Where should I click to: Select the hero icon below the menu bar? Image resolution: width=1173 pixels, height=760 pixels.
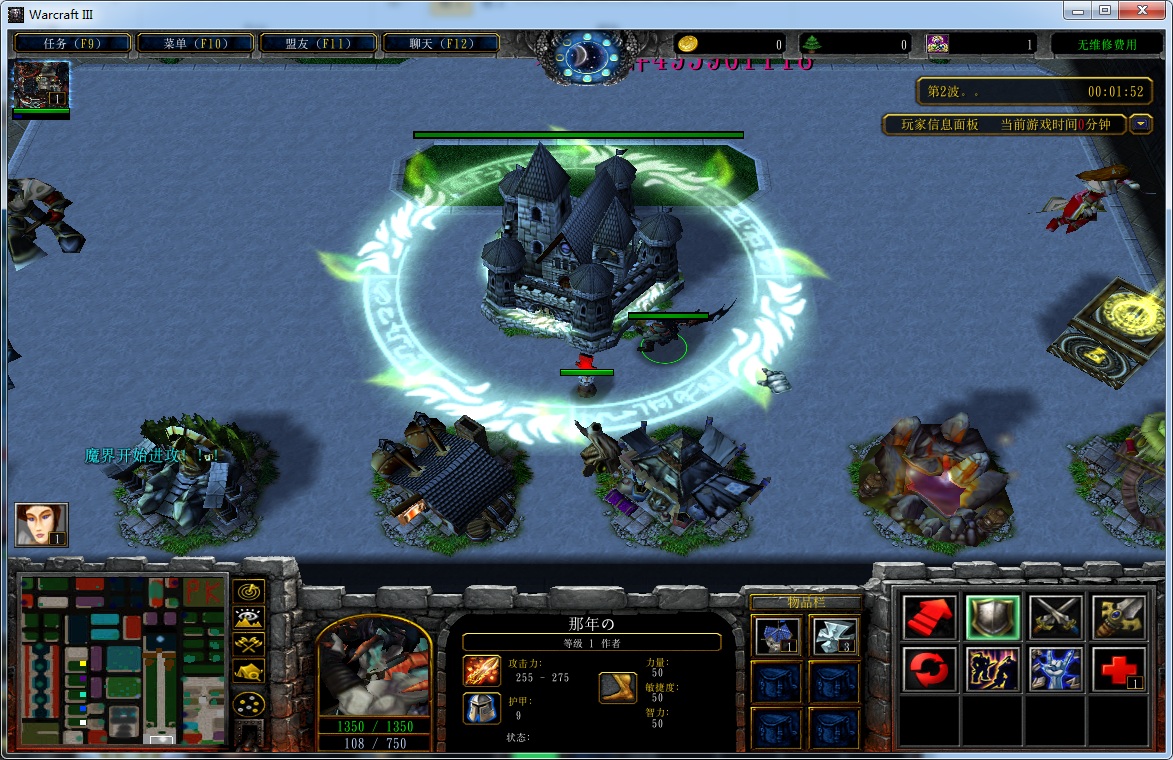pos(41,85)
